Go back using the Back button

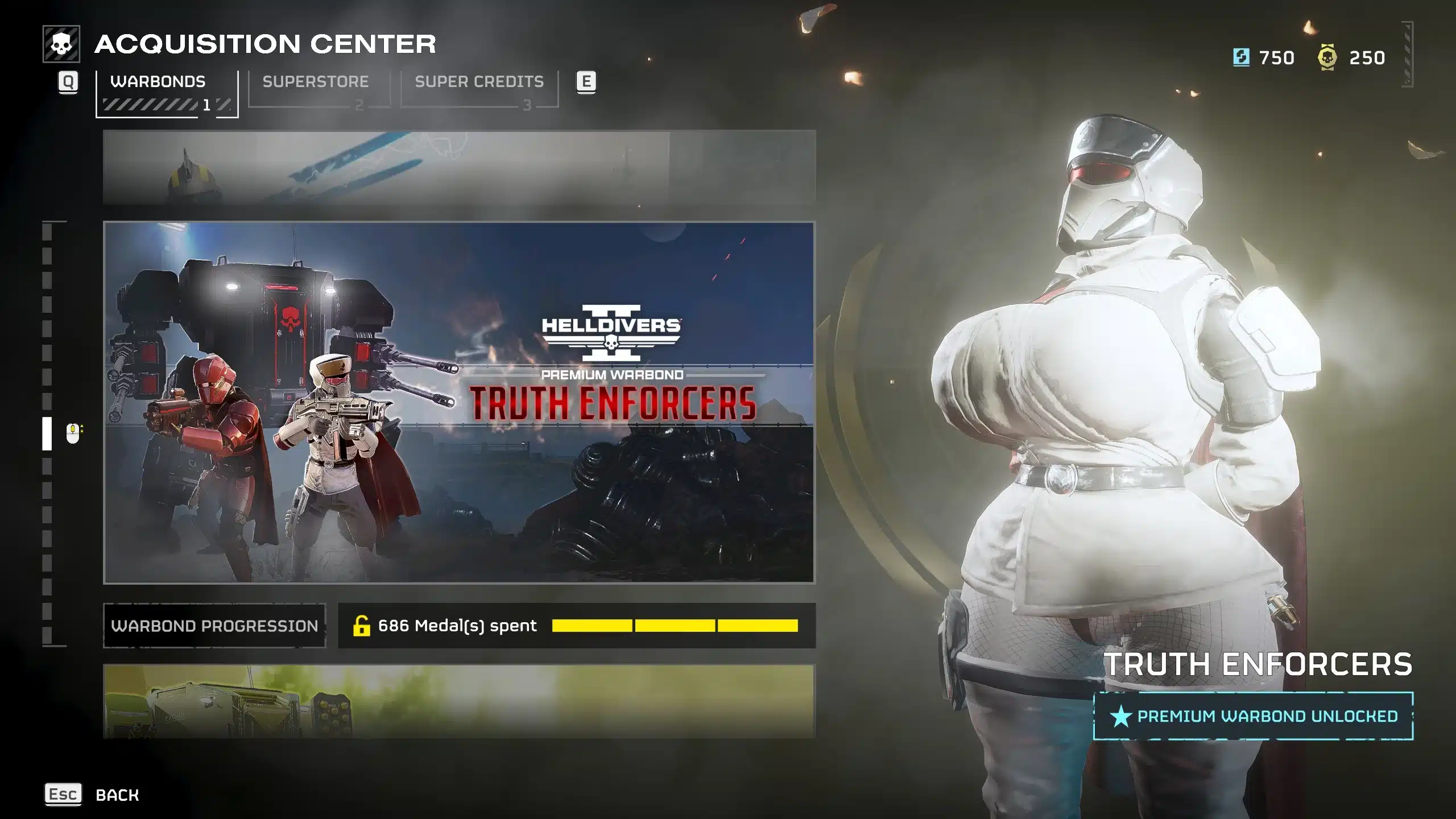click(117, 795)
